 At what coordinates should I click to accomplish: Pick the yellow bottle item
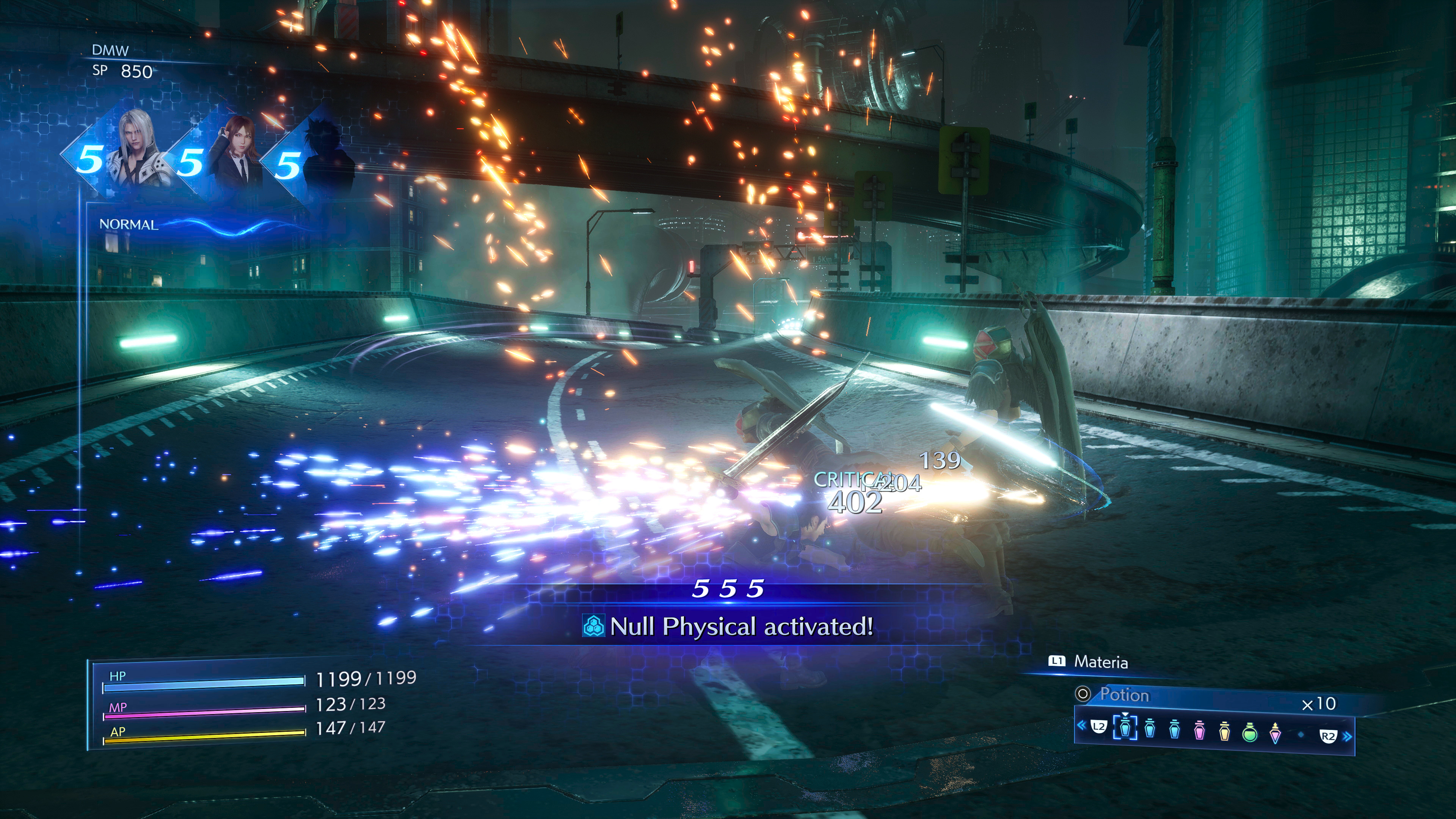(x=1224, y=731)
